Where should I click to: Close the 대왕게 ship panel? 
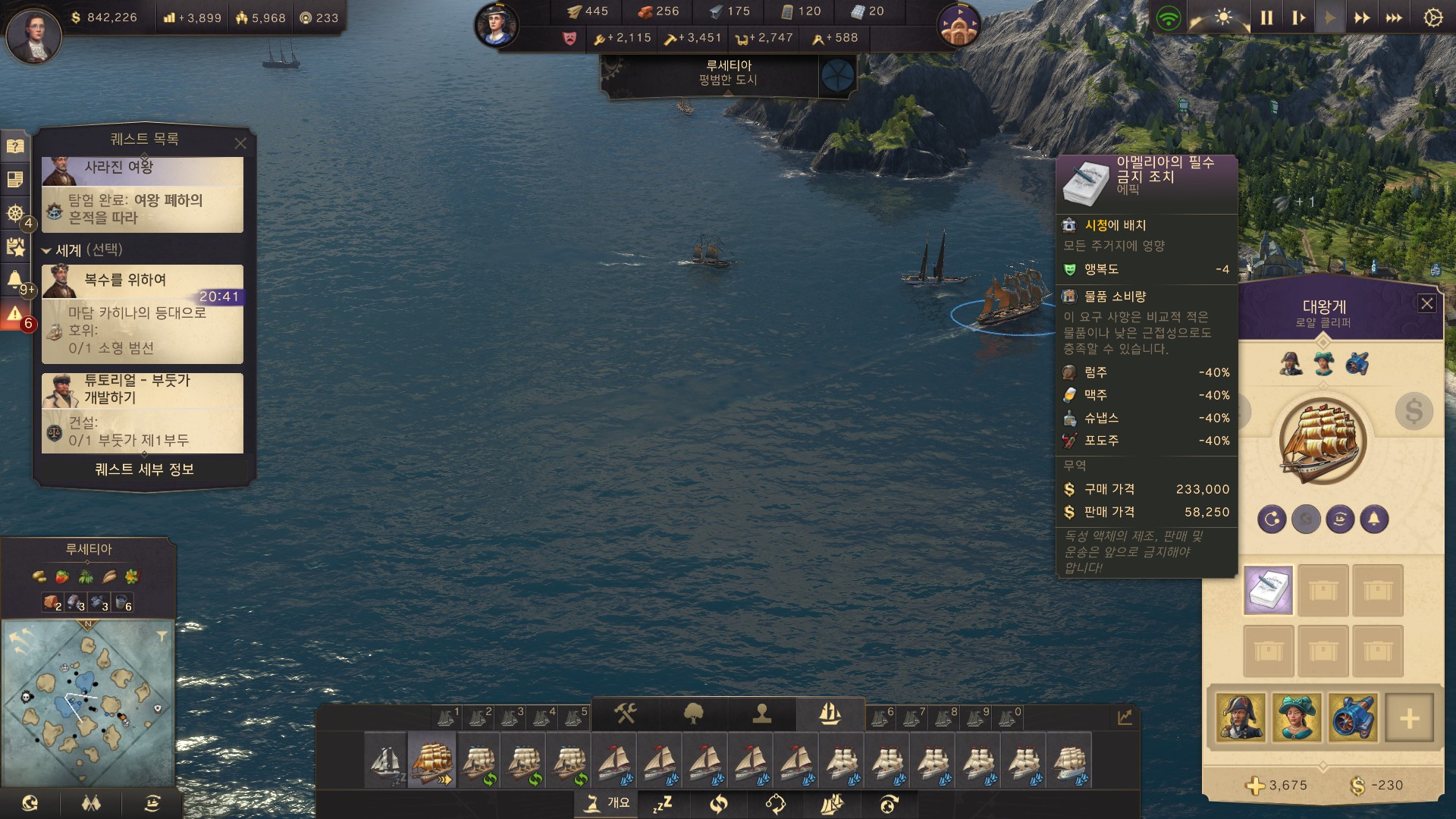(x=1426, y=304)
